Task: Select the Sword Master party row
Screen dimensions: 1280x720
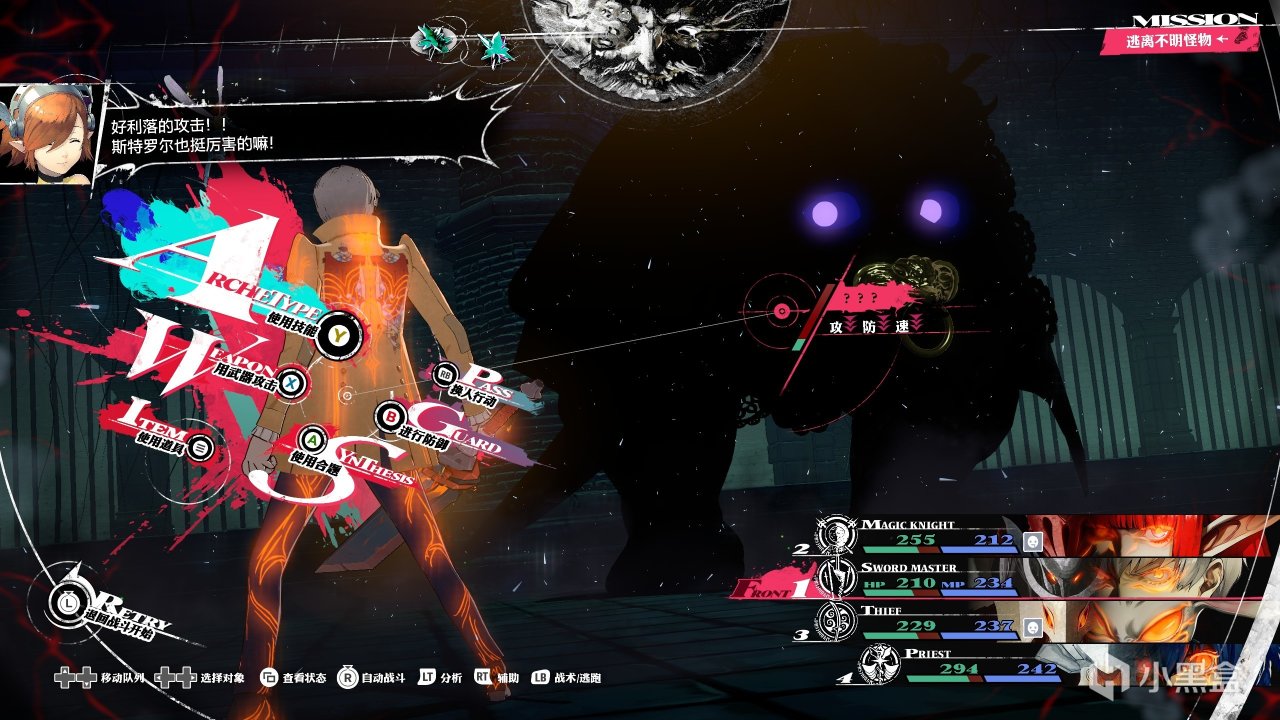Action: [x=1000, y=578]
